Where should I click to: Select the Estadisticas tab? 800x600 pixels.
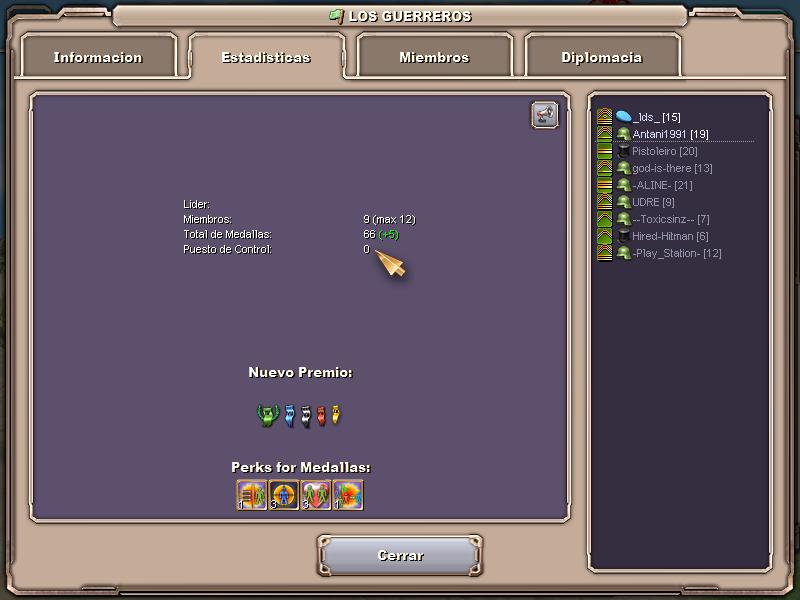(x=265, y=57)
